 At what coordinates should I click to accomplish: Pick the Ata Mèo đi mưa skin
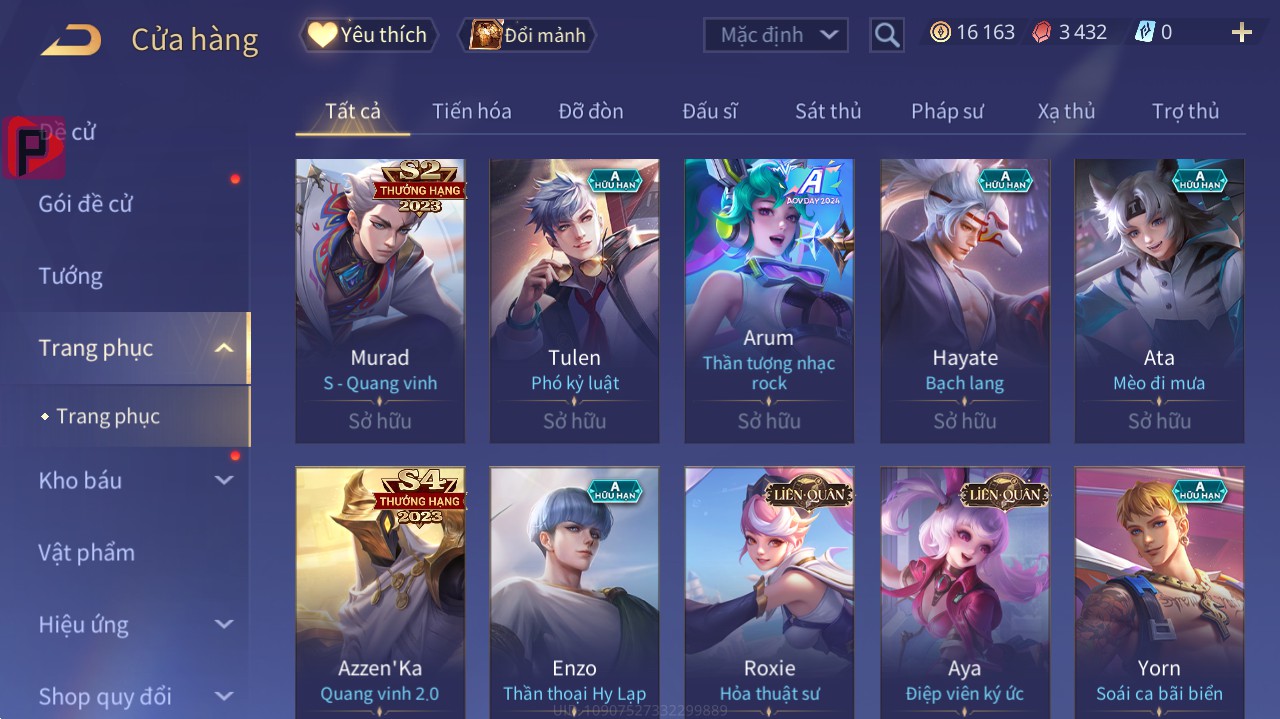click(1159, 300)
